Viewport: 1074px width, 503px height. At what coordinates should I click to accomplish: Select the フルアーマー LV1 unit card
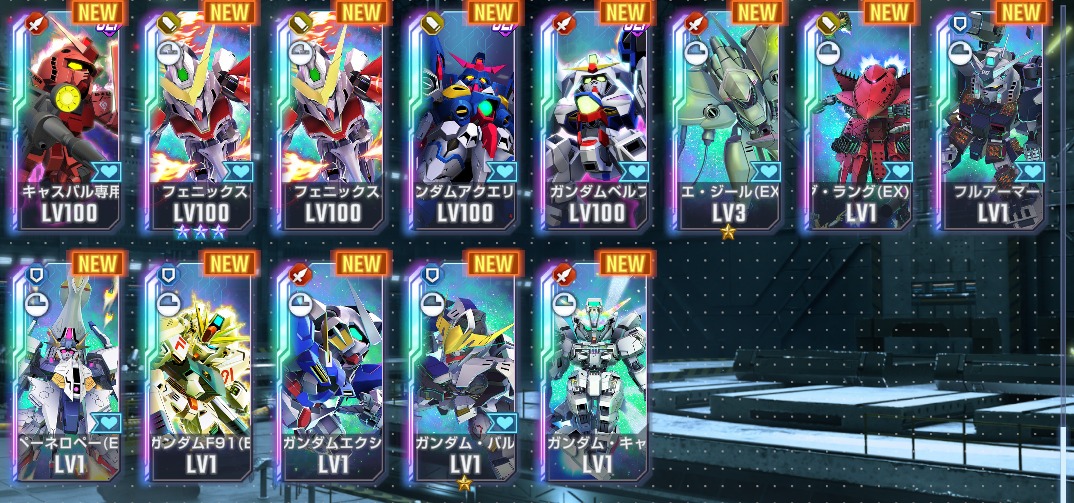990,120
